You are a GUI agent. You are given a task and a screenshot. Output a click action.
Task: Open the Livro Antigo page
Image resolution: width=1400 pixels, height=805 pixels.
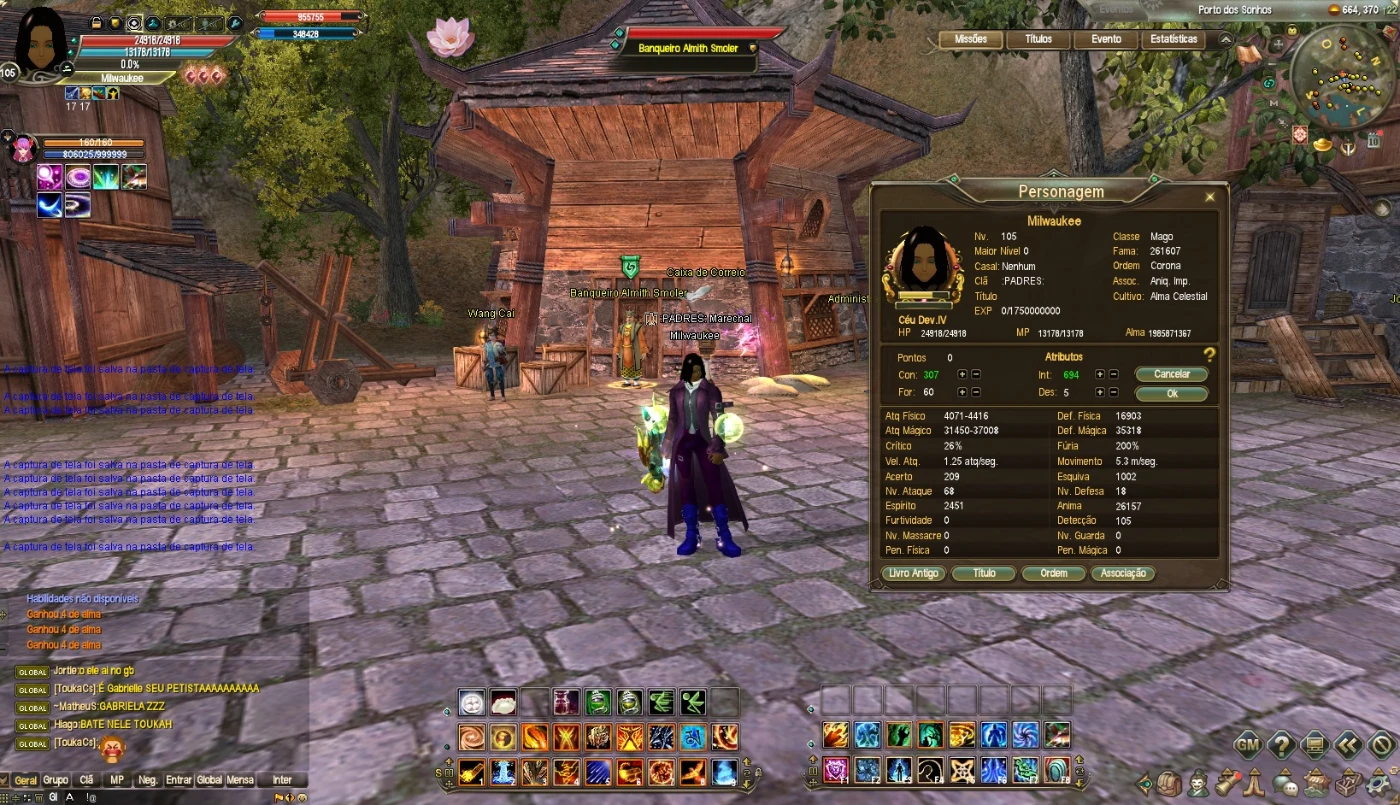pyautogui.click(x=913, y=574)
